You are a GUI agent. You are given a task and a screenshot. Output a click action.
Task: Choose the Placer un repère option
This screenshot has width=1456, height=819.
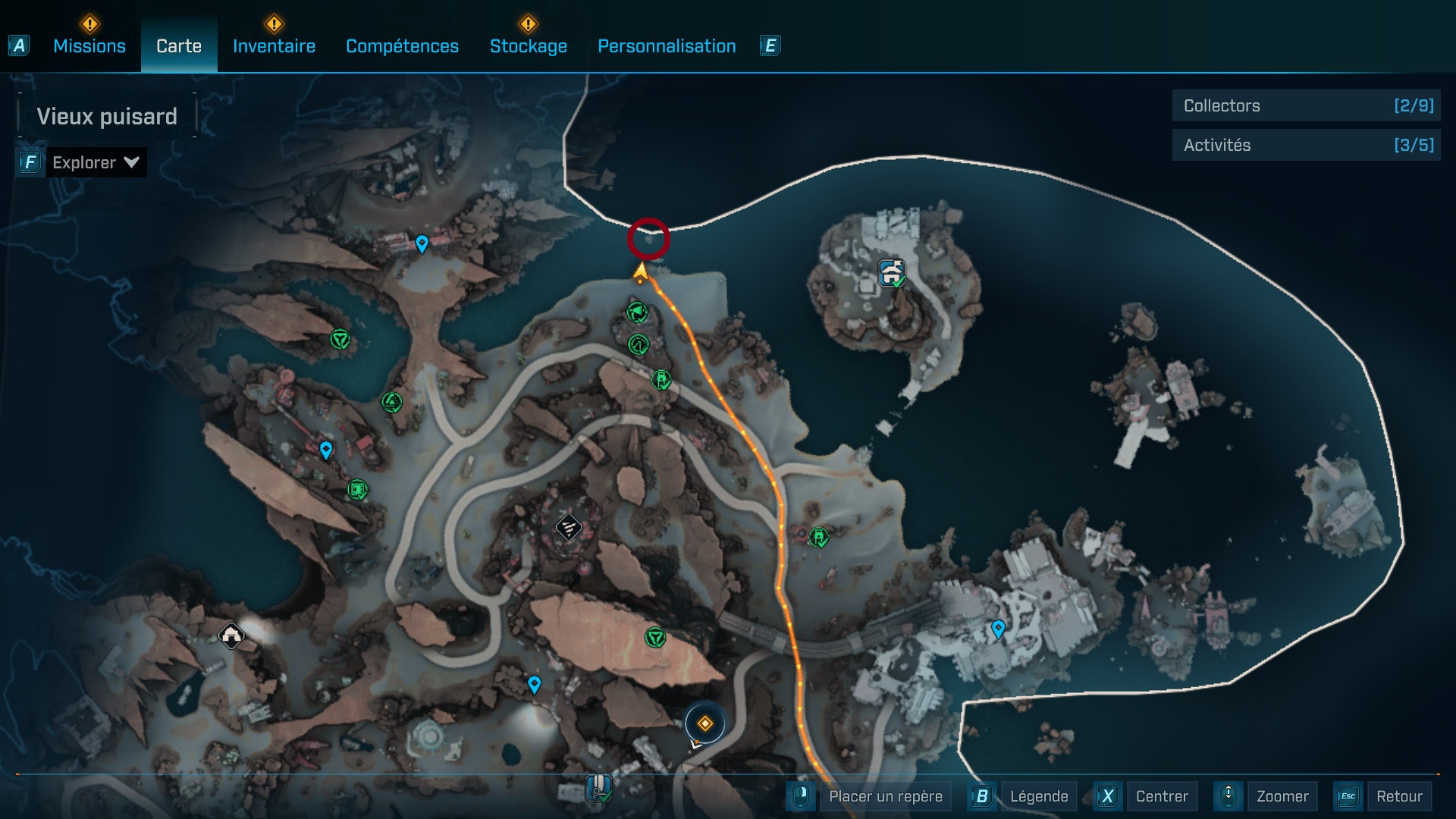coord(885,796)
